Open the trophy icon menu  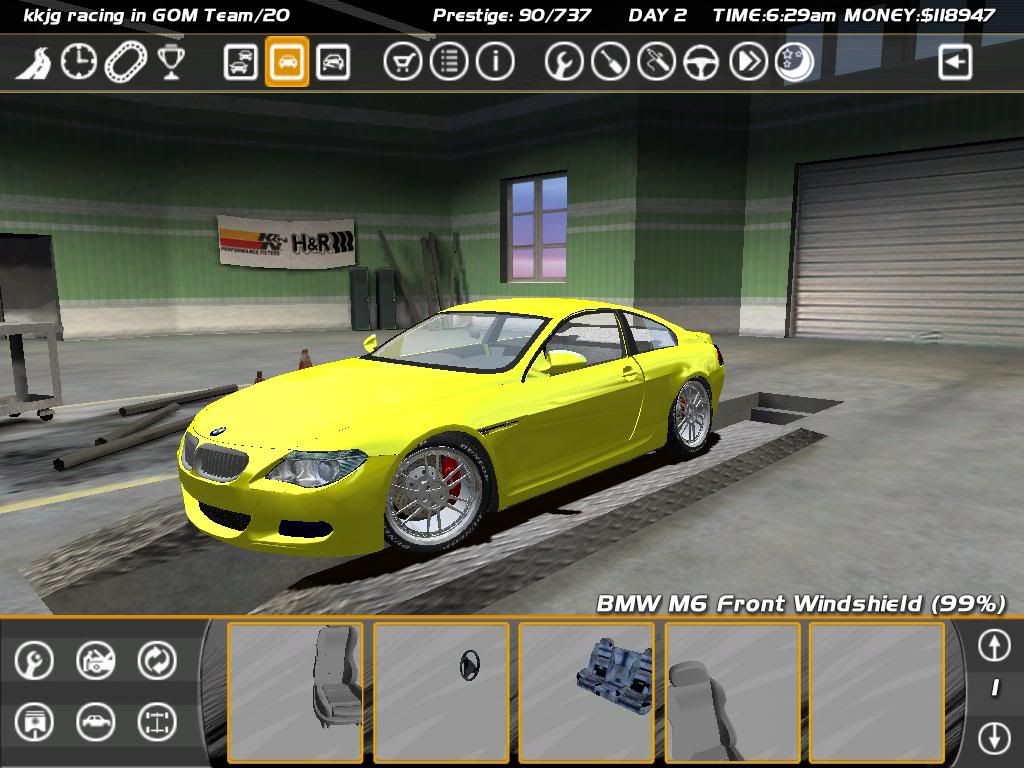[x=171, y=63]
